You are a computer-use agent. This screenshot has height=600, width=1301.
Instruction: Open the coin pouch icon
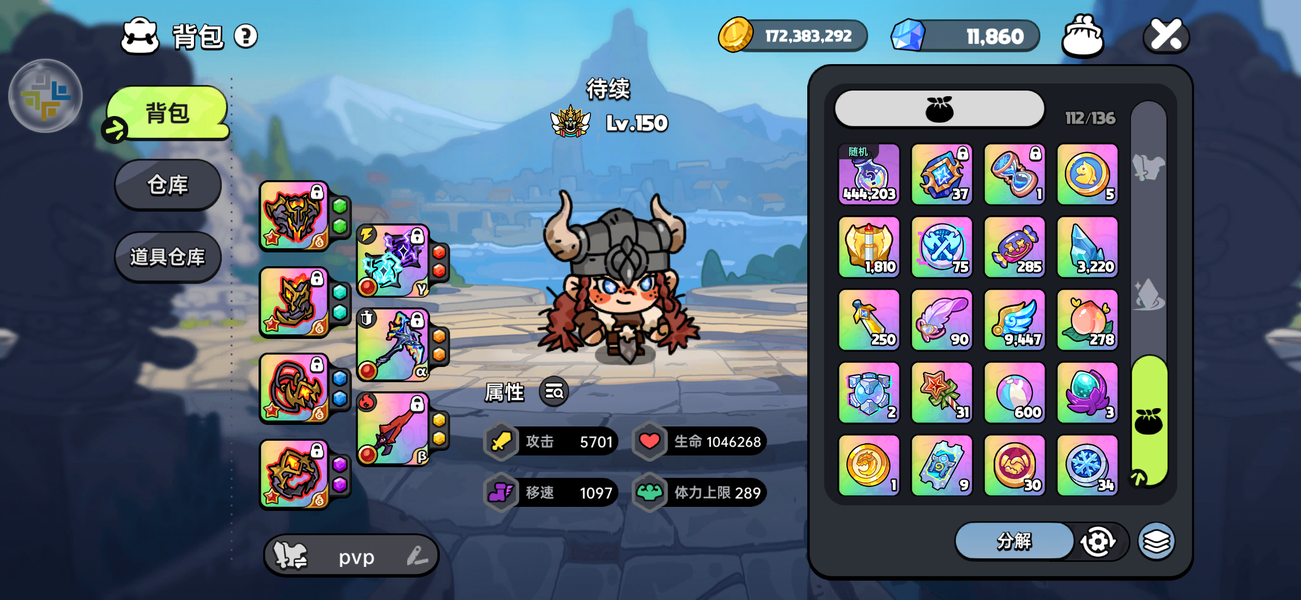pos(1083,36)
